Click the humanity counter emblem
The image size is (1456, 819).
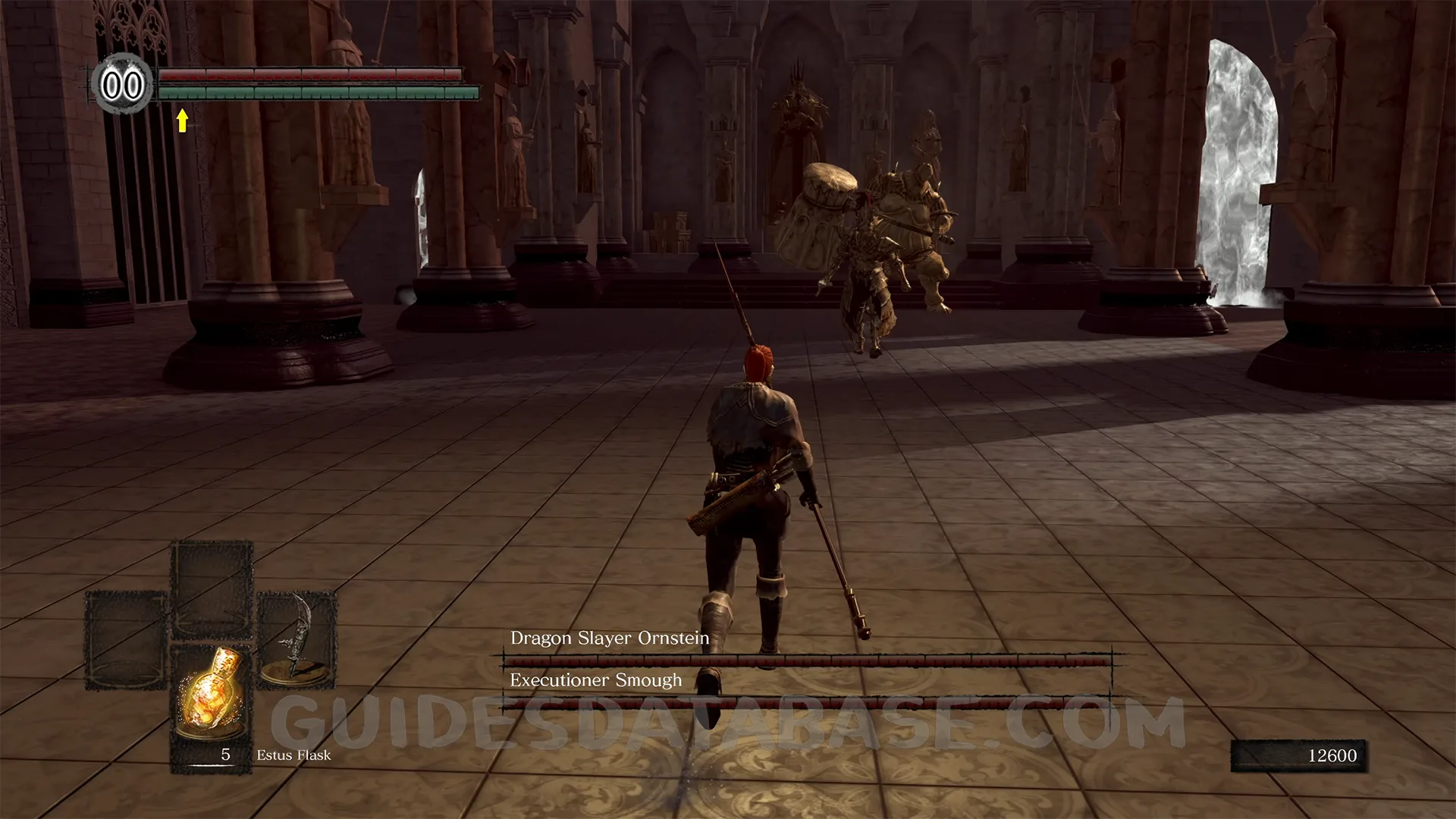tap(122, 84)
